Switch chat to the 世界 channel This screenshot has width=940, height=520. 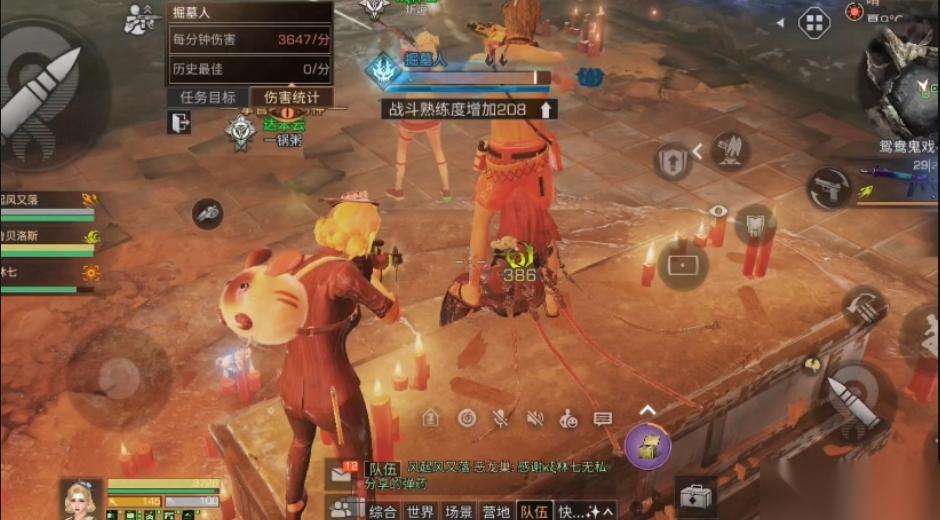tap(420, 512)
